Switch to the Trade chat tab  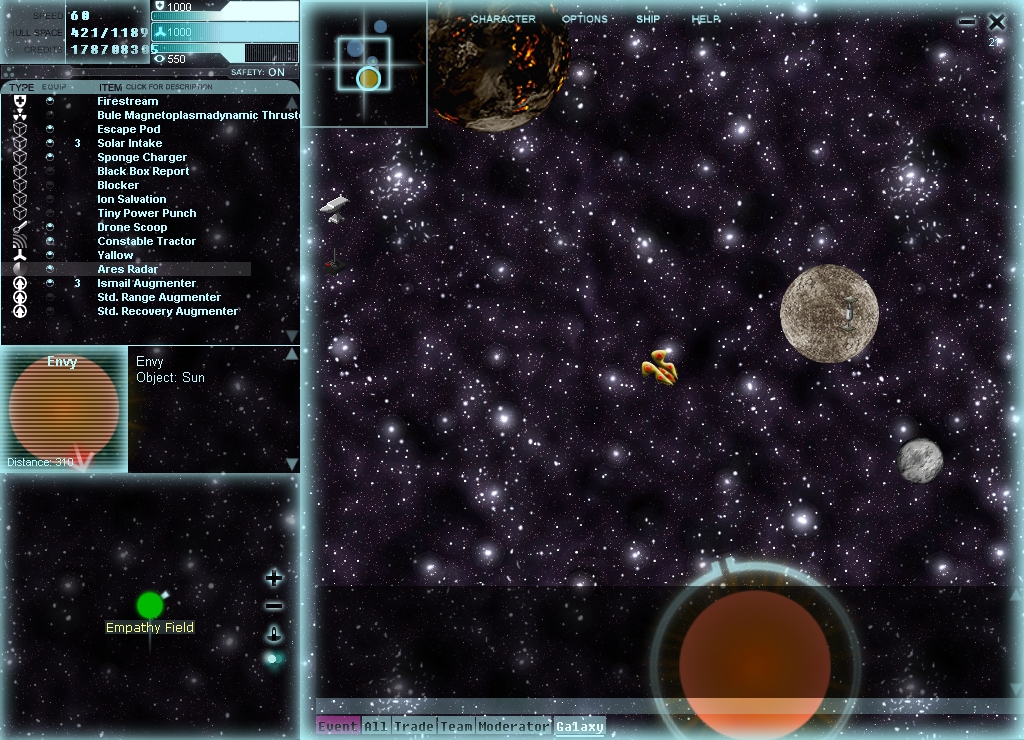pyautogui.click(x=413, y=726)
